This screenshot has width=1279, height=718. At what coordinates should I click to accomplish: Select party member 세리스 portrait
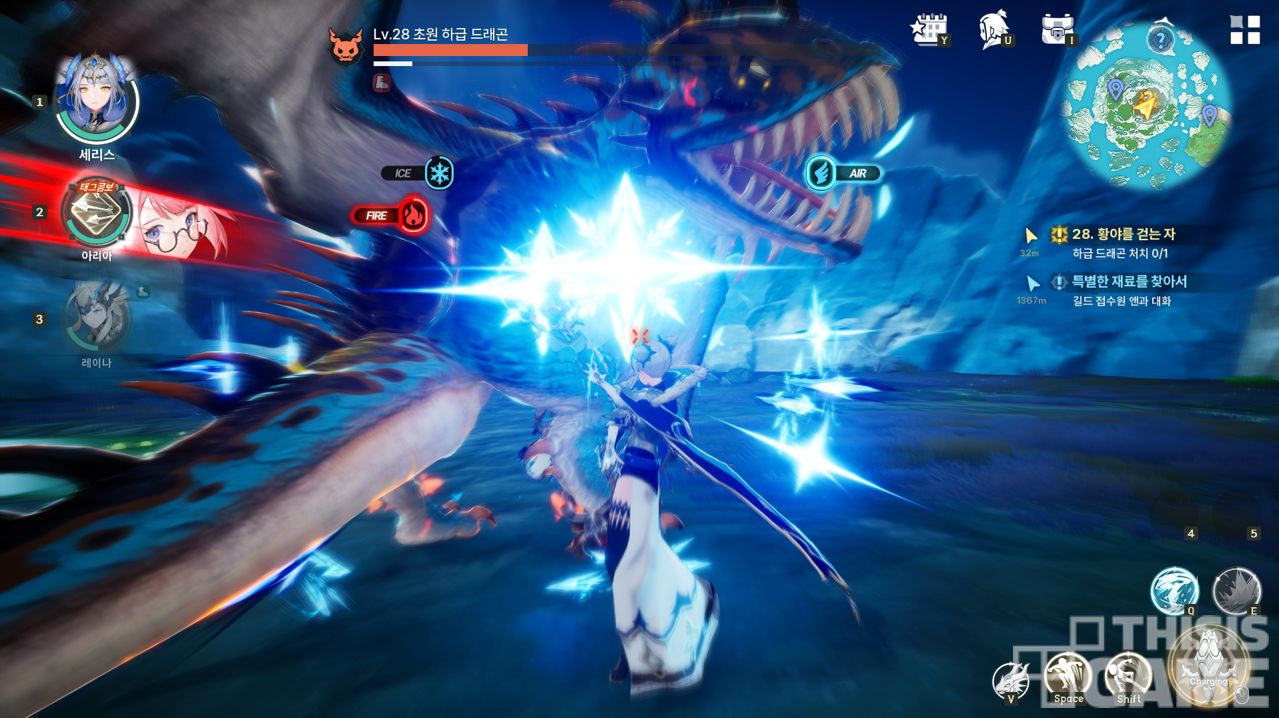click(x=96, y=101)
